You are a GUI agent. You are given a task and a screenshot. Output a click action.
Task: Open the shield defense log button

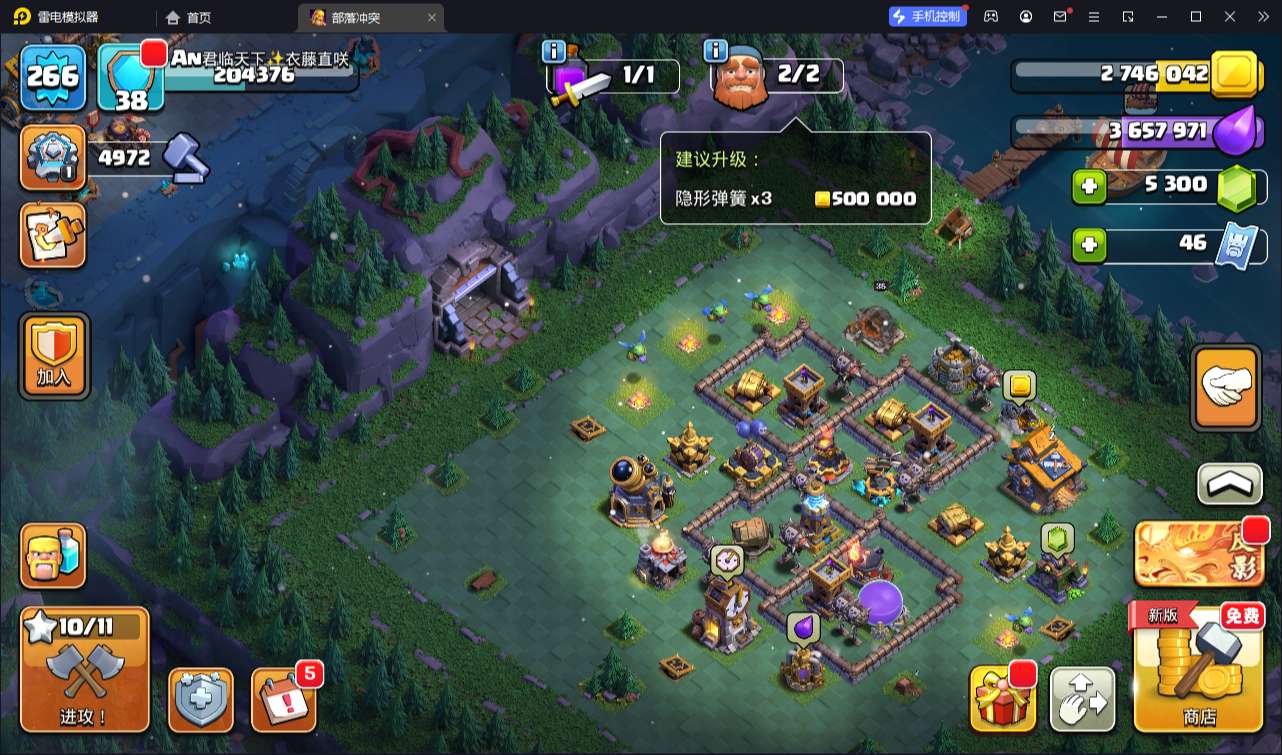[x=201, y=699]
